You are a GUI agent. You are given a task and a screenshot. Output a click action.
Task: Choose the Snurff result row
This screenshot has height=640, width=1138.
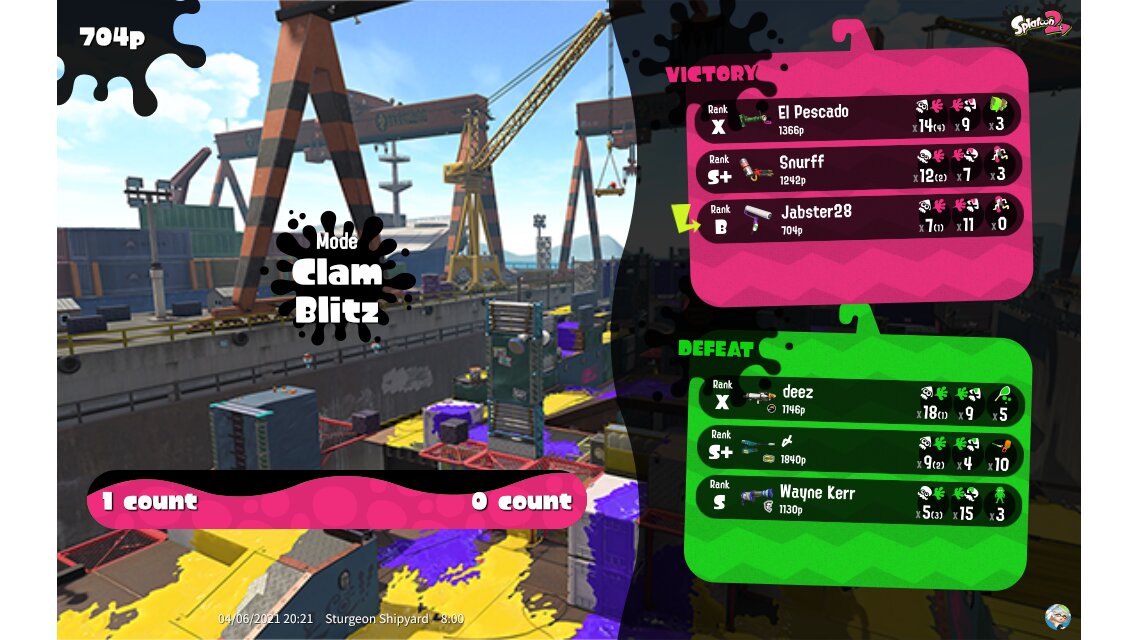(x=858, y=167)
